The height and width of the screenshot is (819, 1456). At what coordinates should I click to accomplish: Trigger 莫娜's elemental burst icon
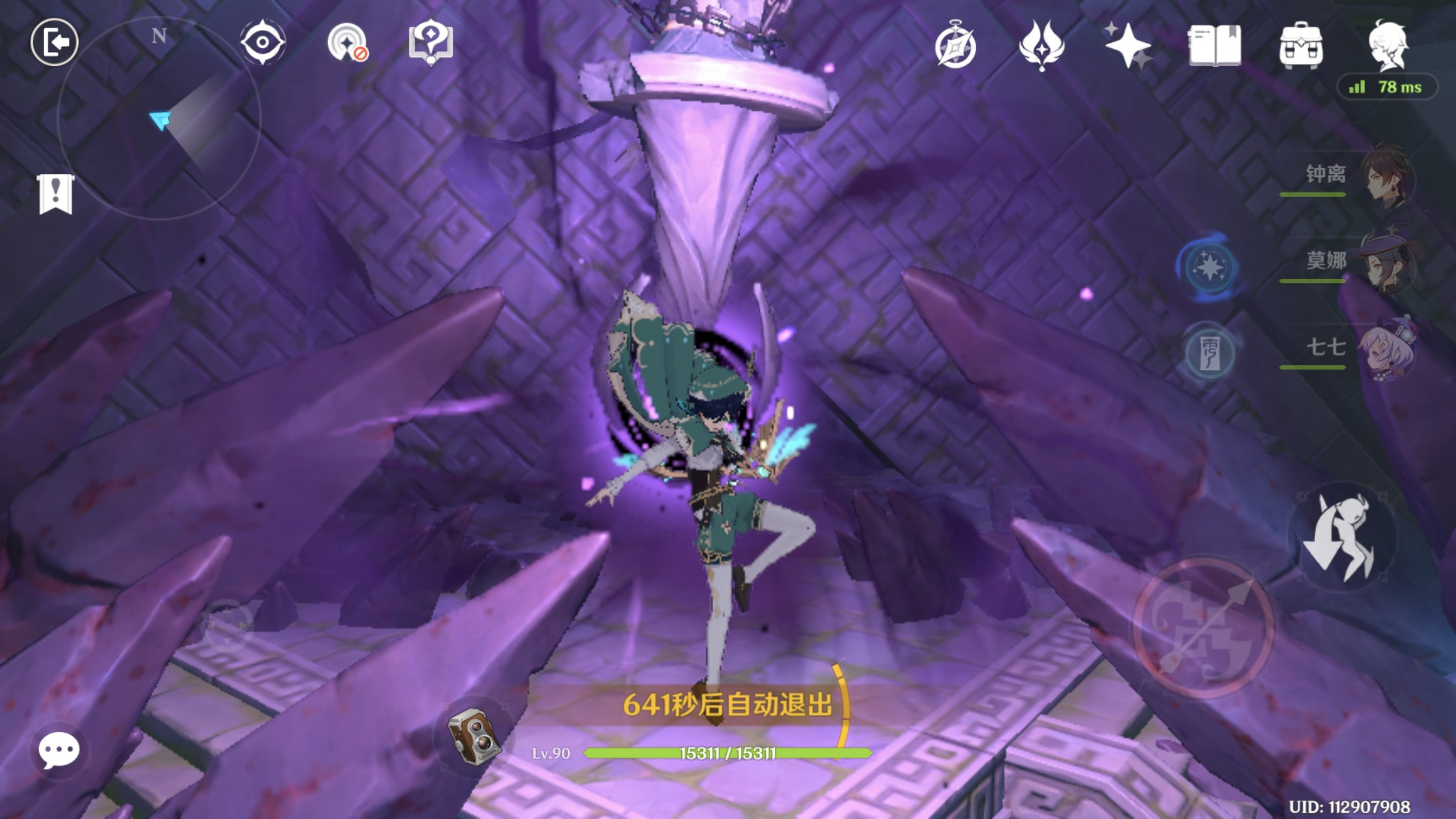pos(1208,267)
